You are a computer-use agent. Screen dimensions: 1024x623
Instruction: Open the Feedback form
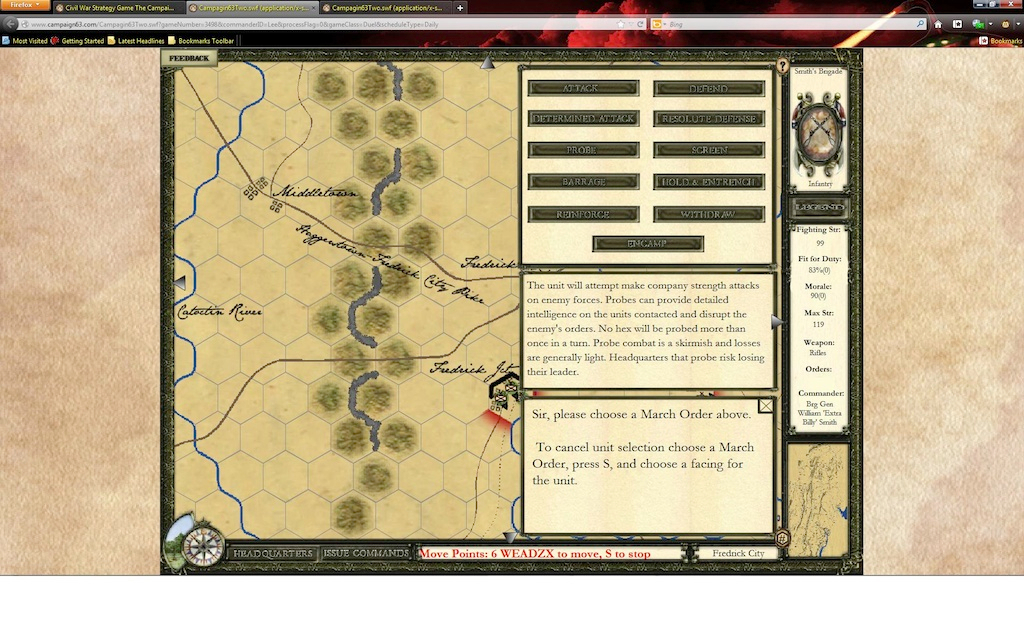click(x=190, y=58)
